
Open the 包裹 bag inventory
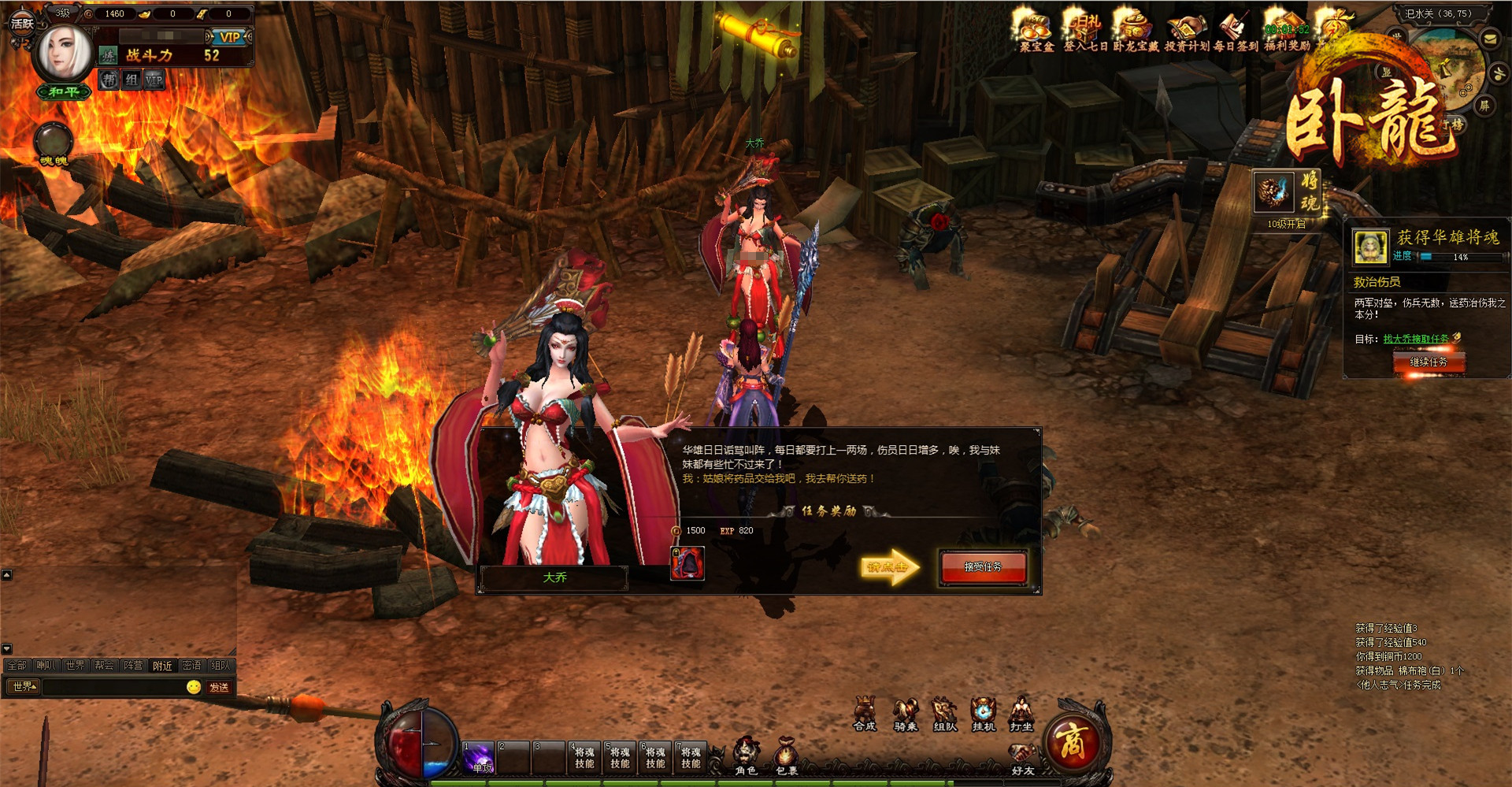pos(786,756)
